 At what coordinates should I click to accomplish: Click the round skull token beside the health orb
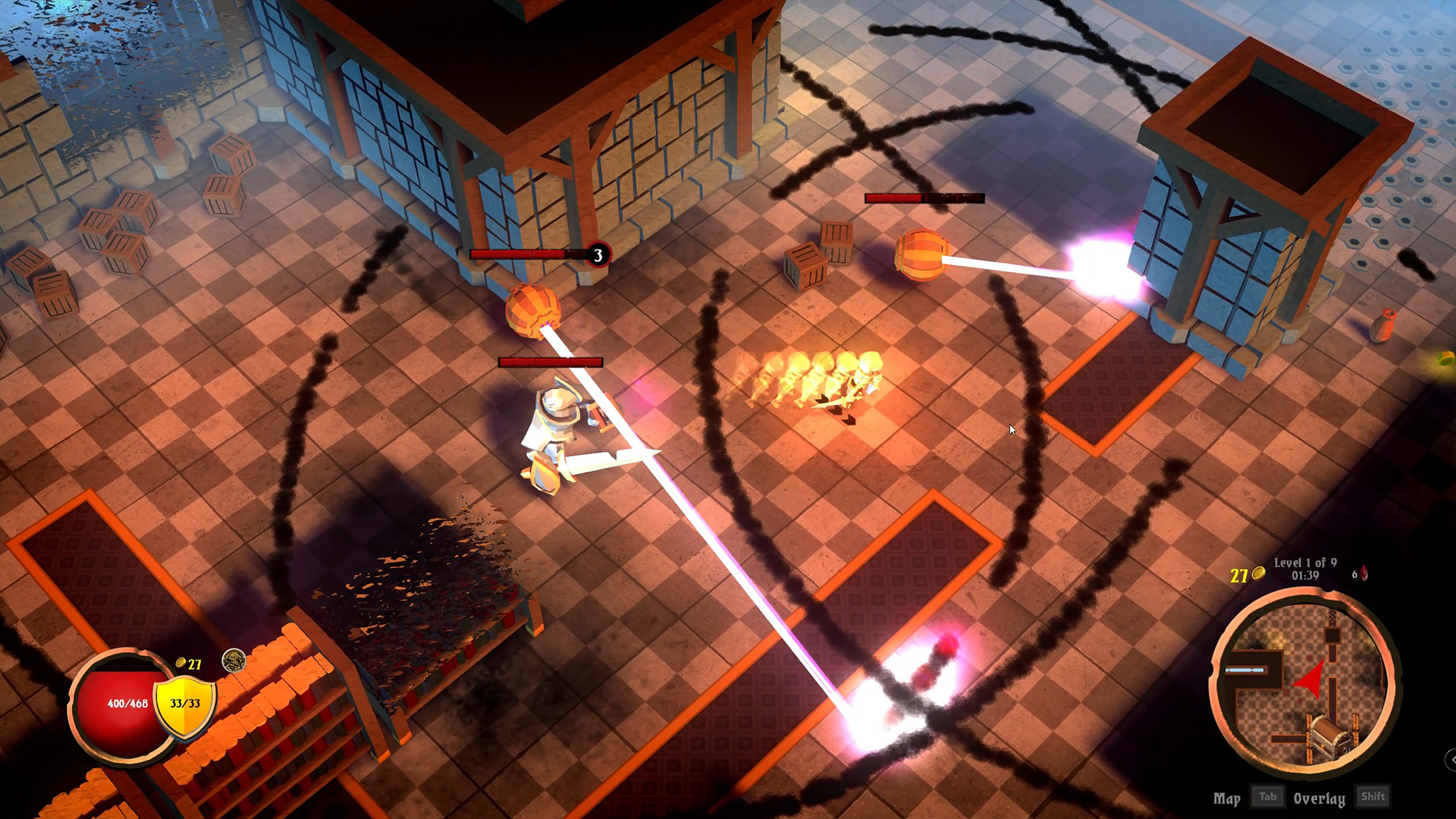point(234,660)
